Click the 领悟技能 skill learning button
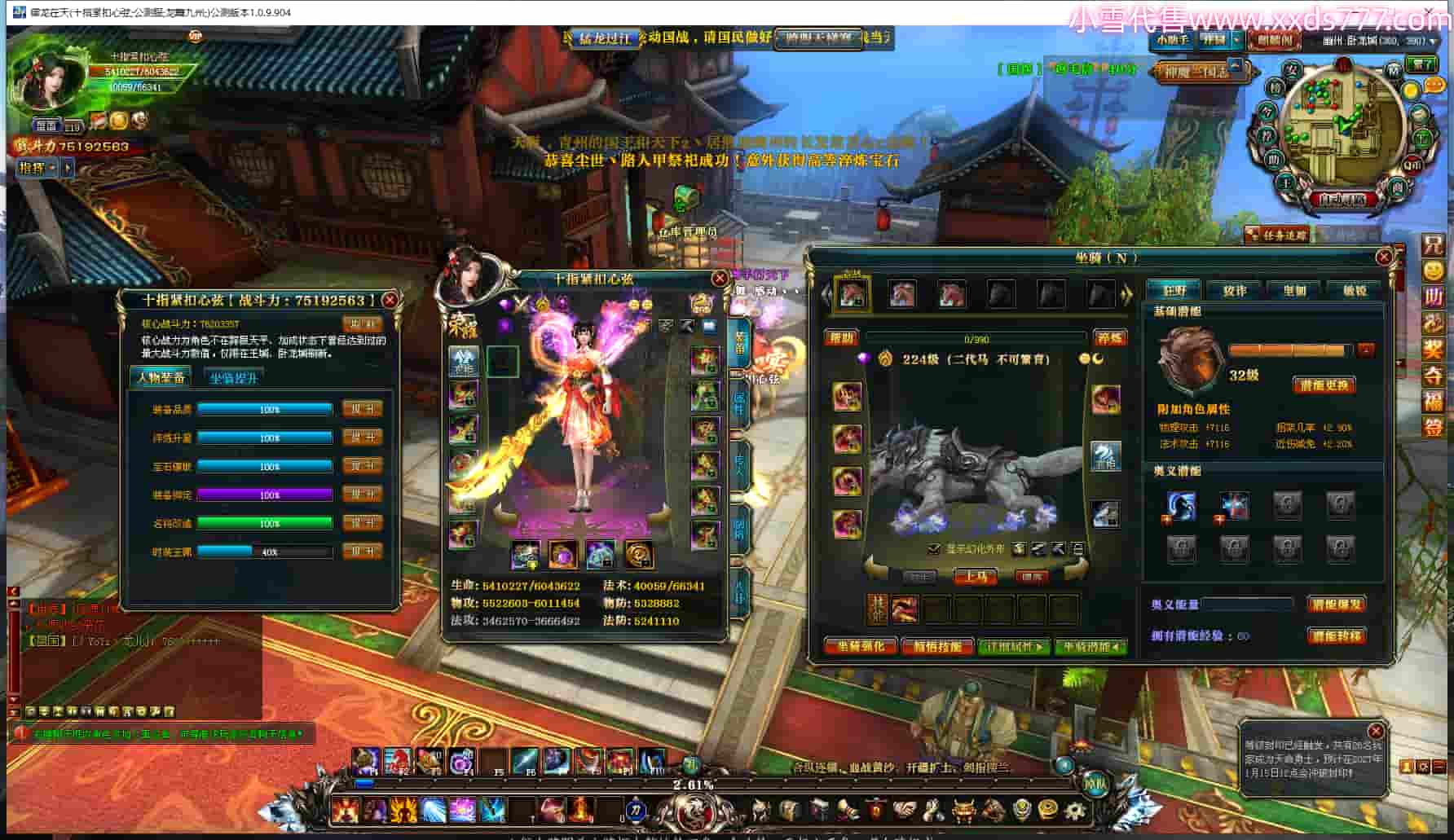 click(x=937, y=647)
